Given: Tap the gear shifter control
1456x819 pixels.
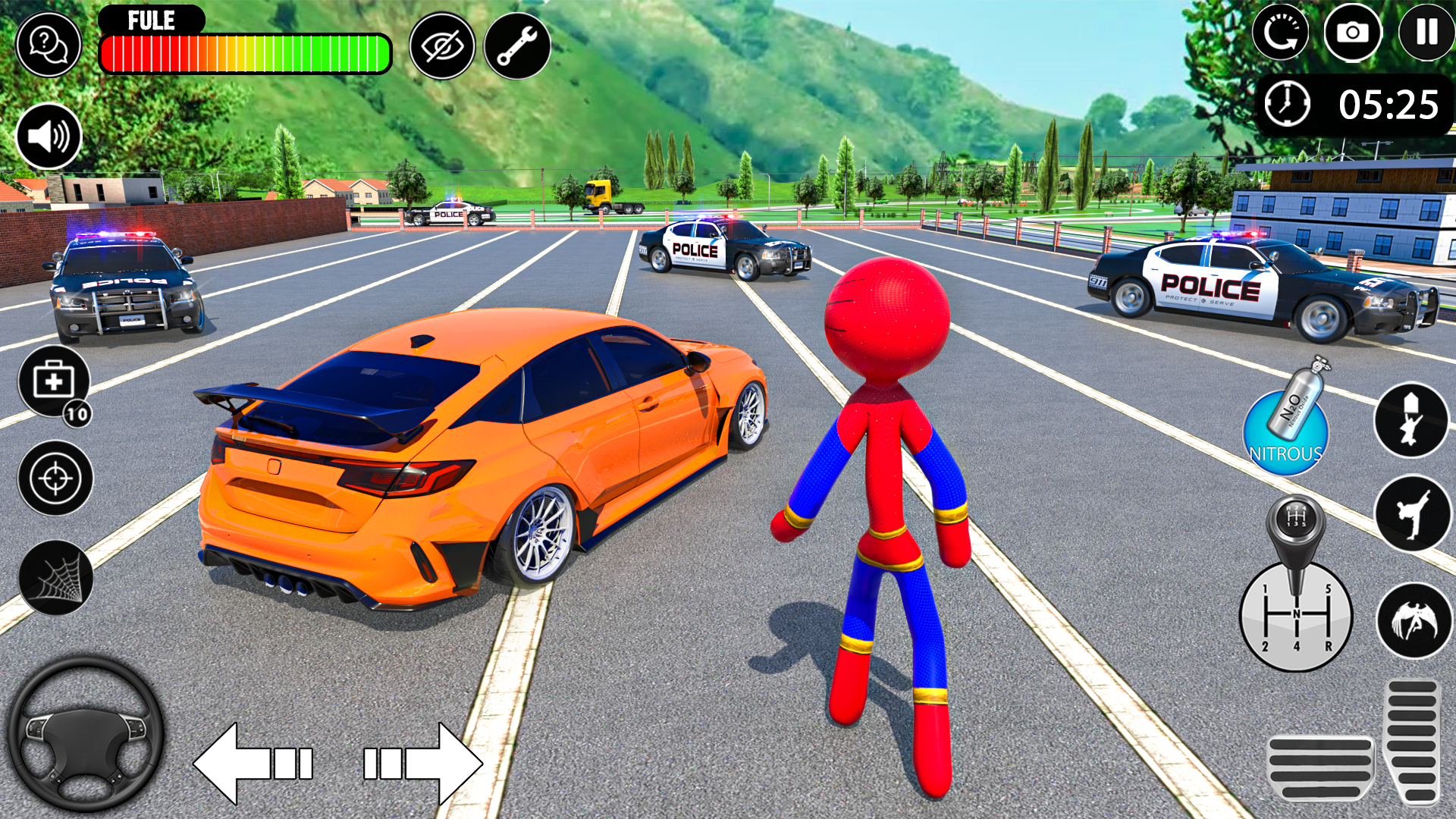Looking at the screenshot, I should pyautogui.click(x=1296, y=607).
